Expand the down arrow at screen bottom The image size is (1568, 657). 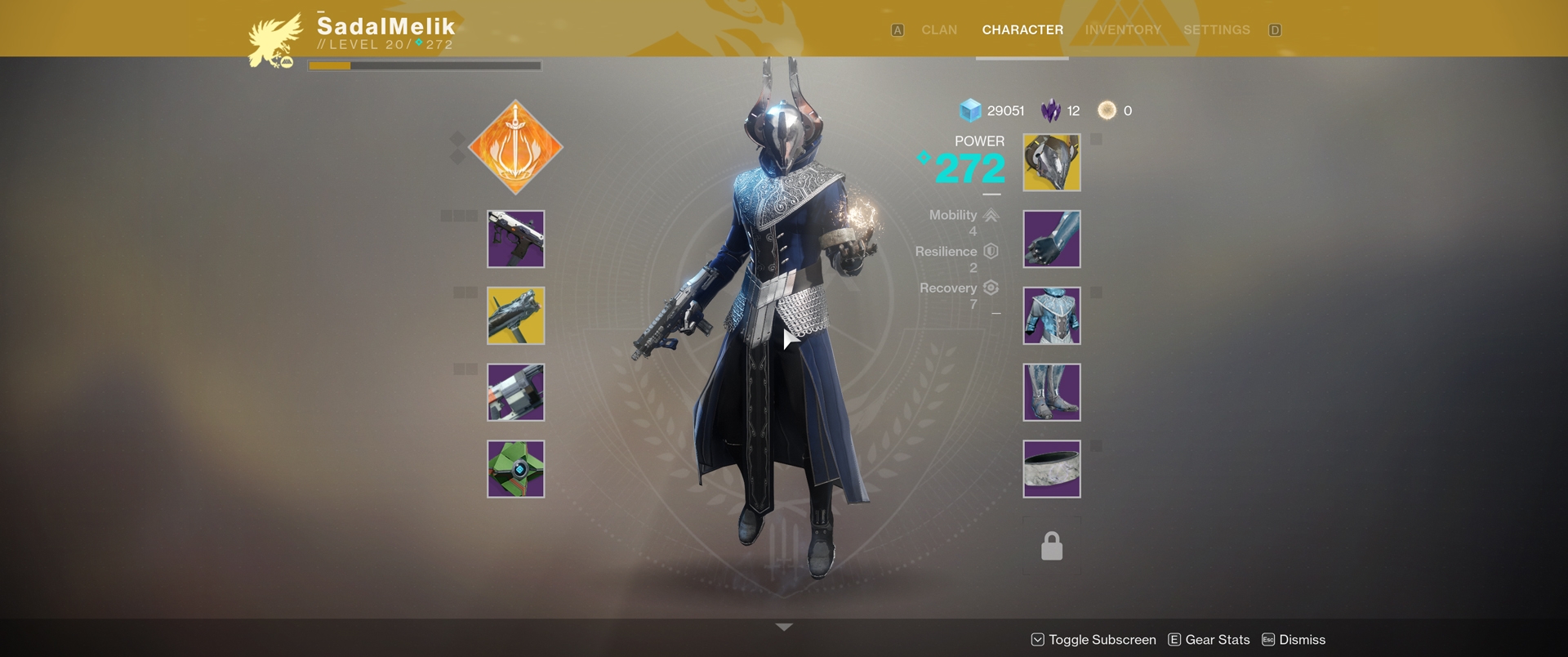coord(784,627)
